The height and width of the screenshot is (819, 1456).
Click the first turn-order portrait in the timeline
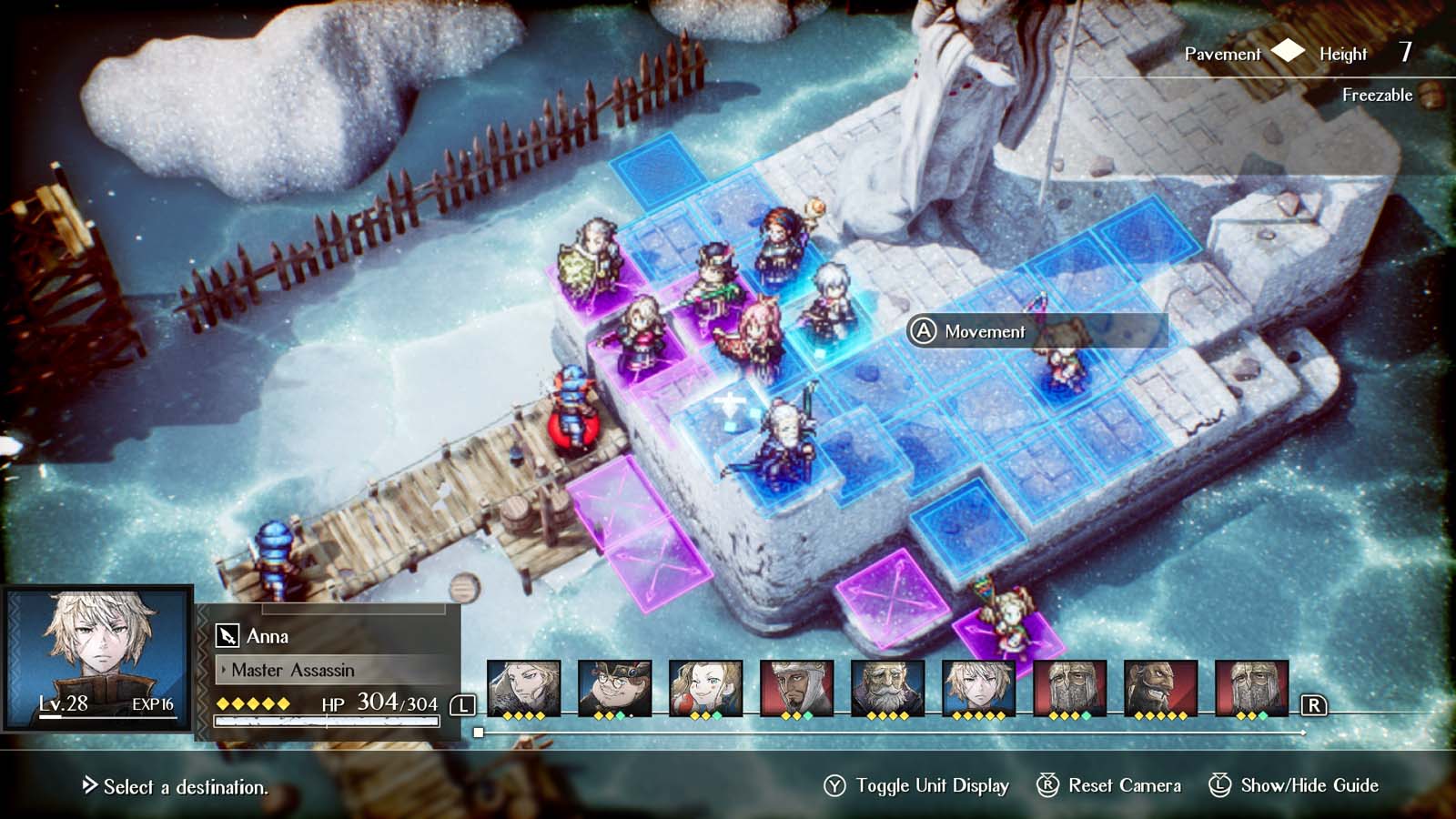coord(523,687)
